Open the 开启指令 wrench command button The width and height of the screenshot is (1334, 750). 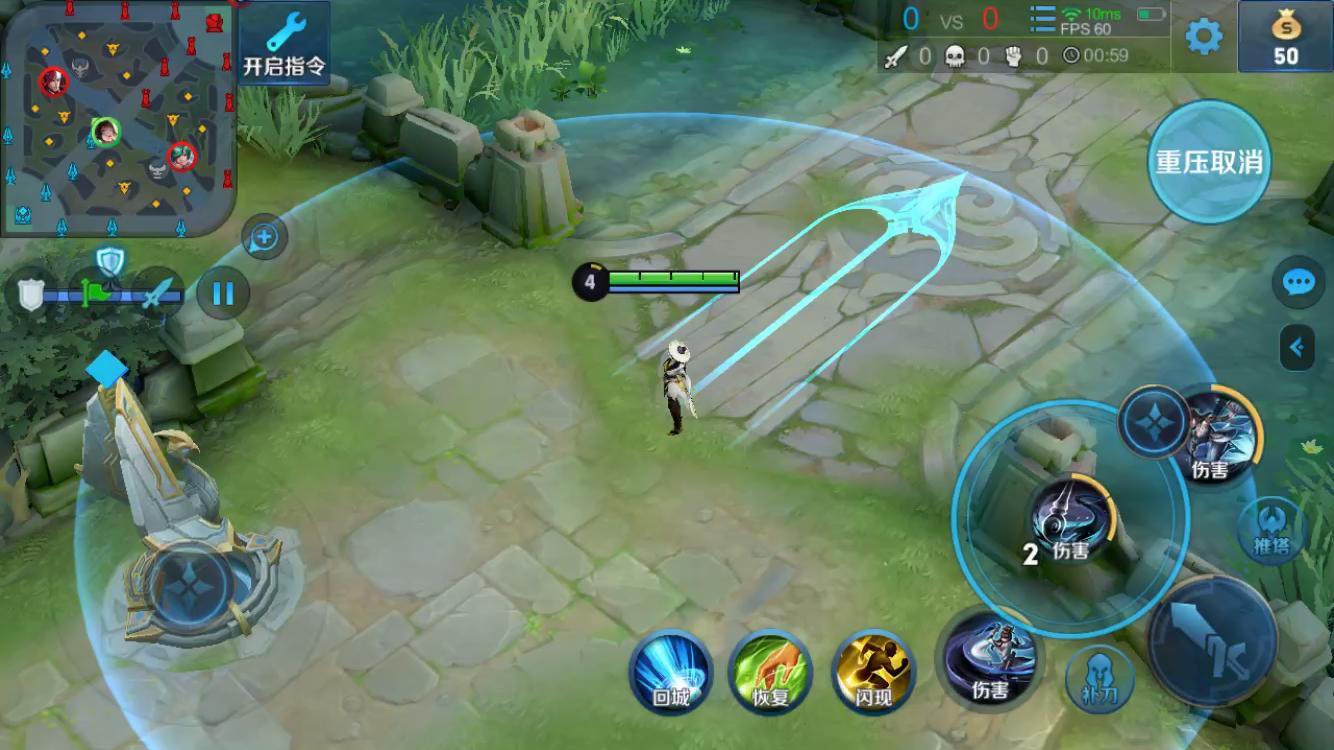pos(284,43)
